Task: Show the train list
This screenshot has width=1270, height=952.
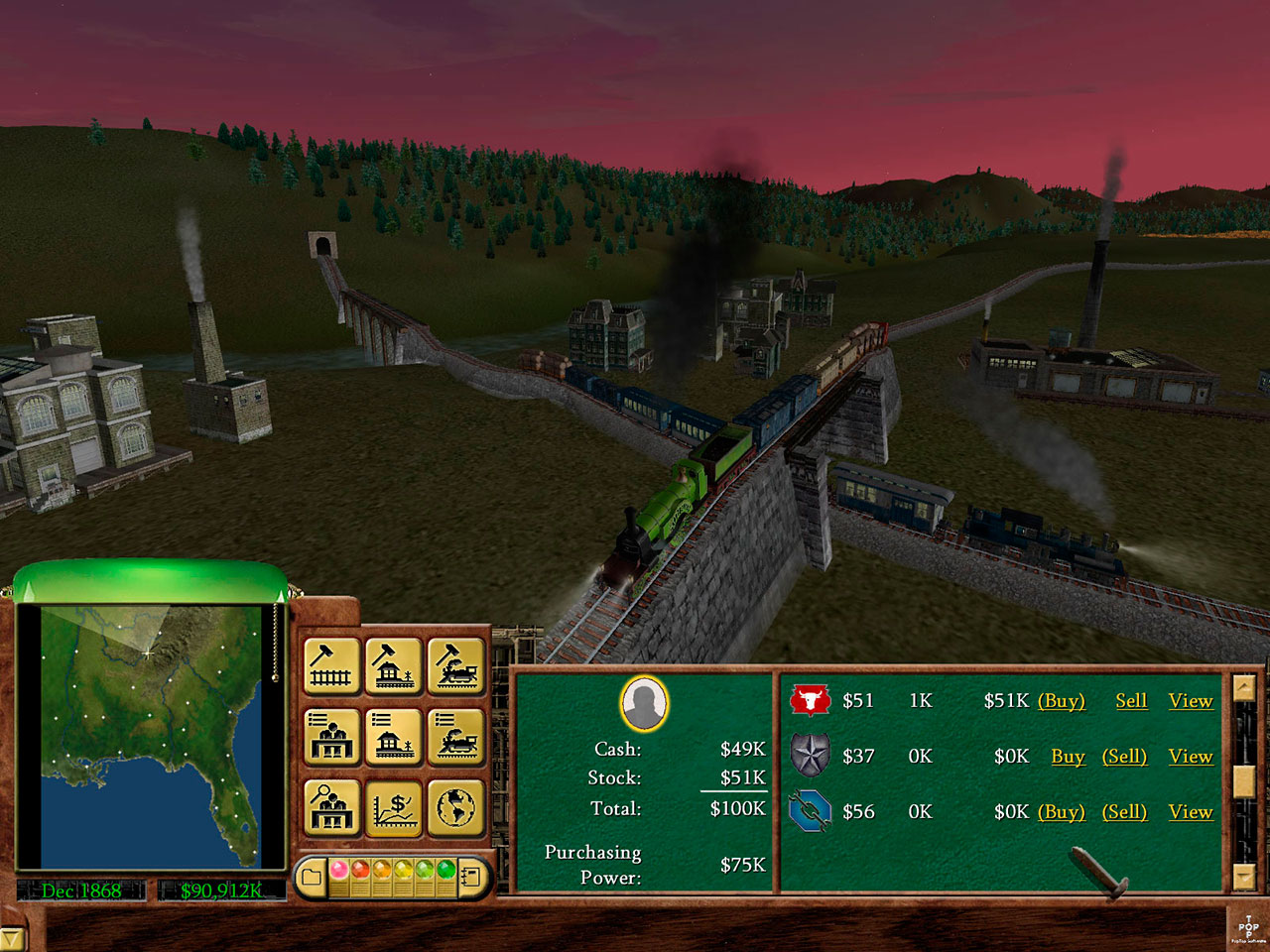Action: (456, 737)
